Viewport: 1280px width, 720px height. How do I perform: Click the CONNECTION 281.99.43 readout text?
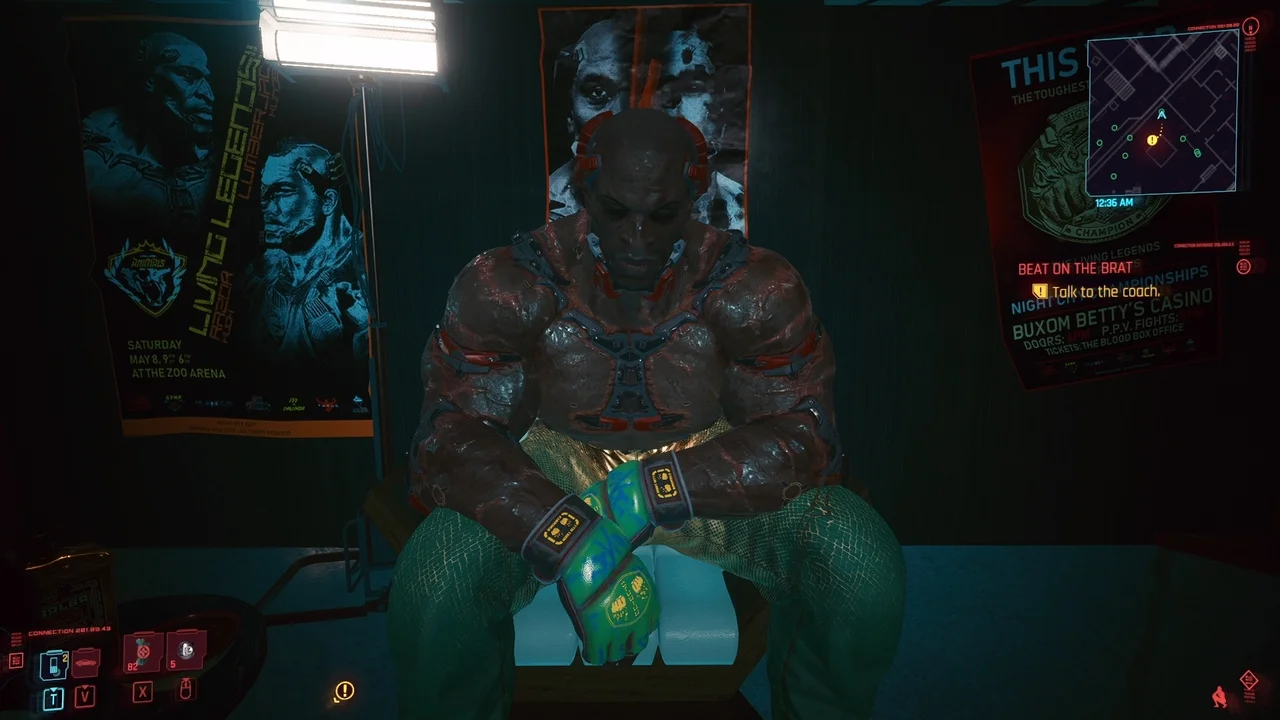(67, 631)
